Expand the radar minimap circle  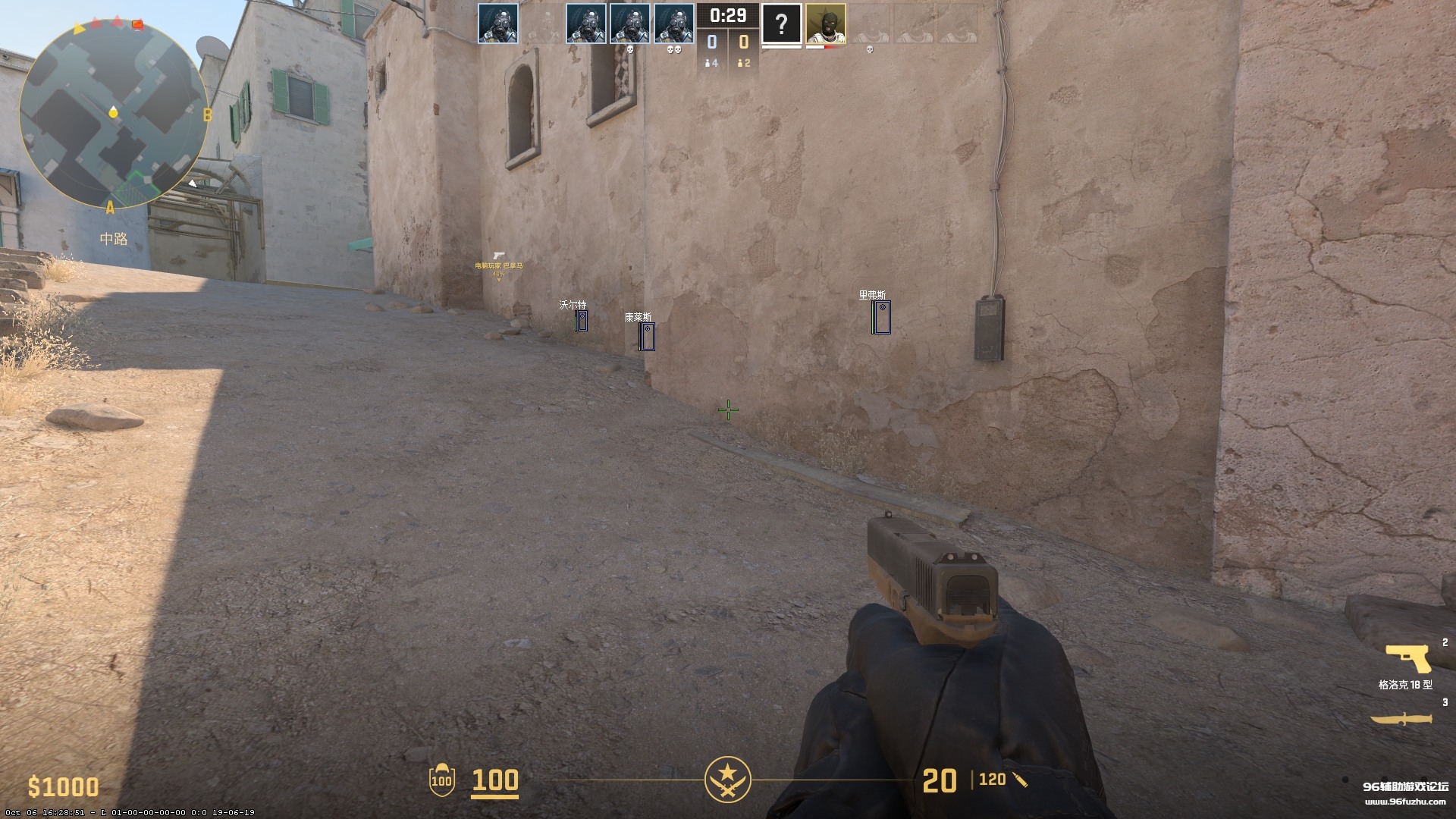click(x=114, y=114)
